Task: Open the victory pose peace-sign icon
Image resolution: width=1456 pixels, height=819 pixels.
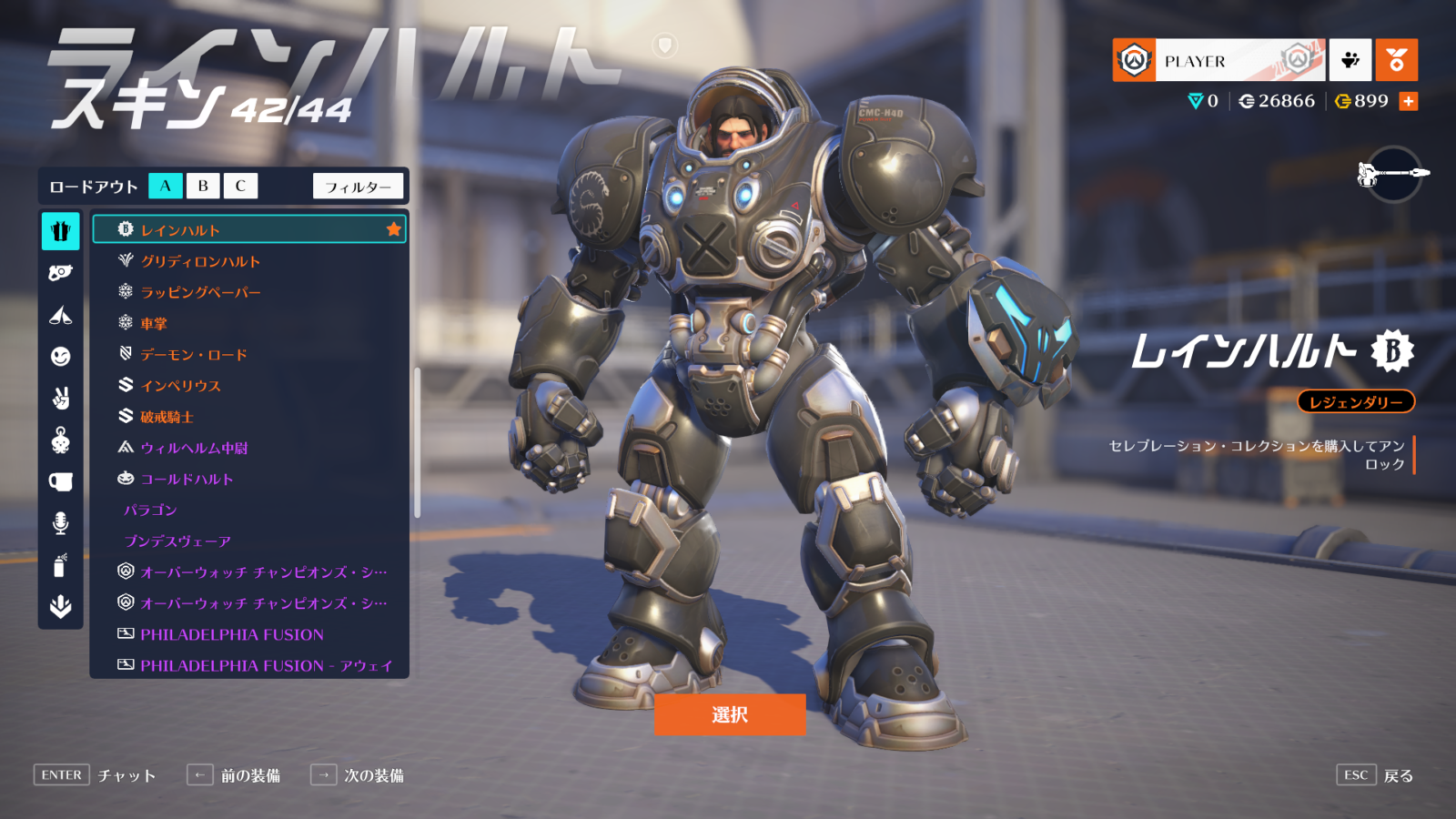Action: (59, 399)
